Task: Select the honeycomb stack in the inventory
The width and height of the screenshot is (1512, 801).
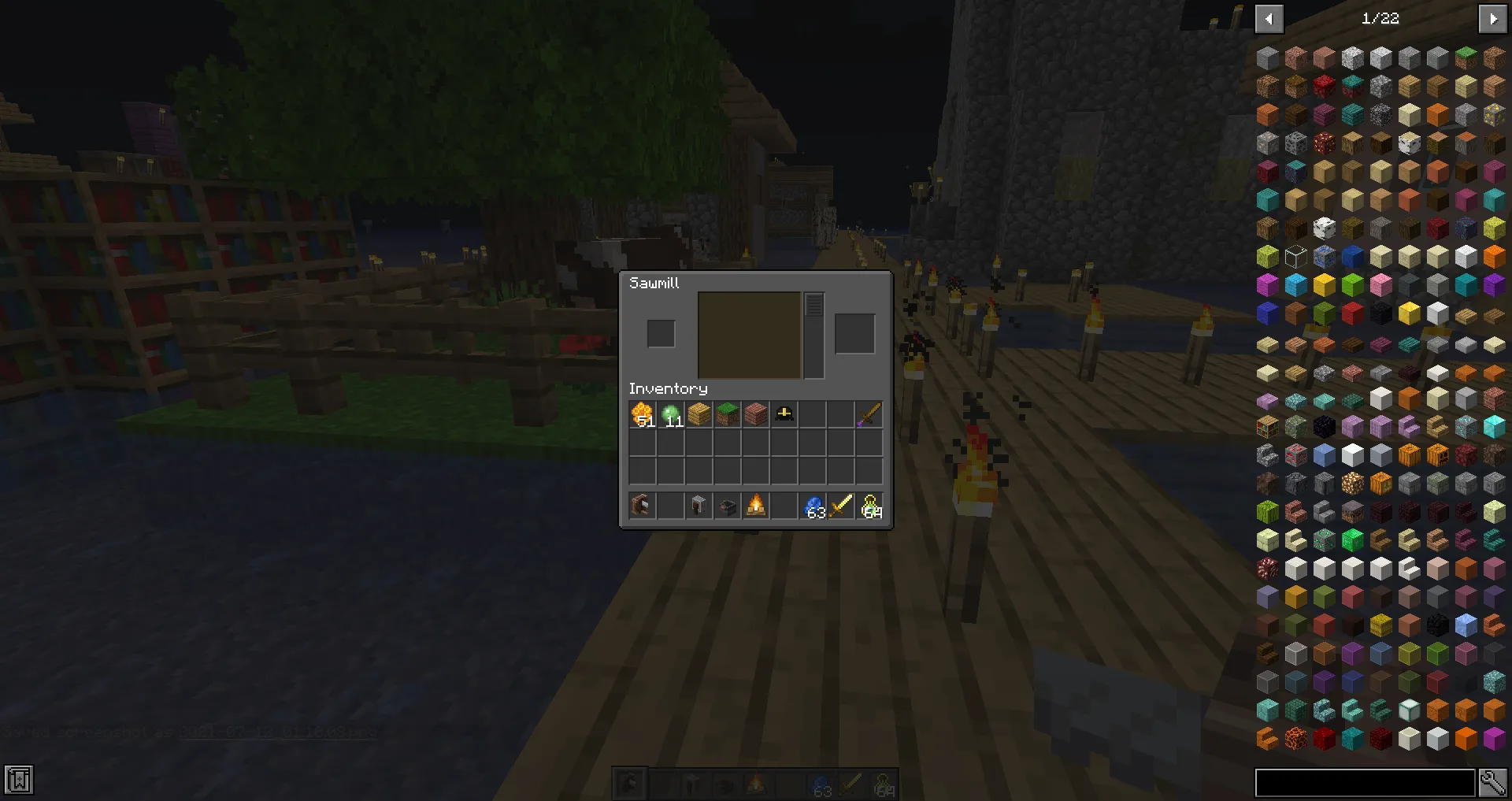Action: [x=642, y=414]
